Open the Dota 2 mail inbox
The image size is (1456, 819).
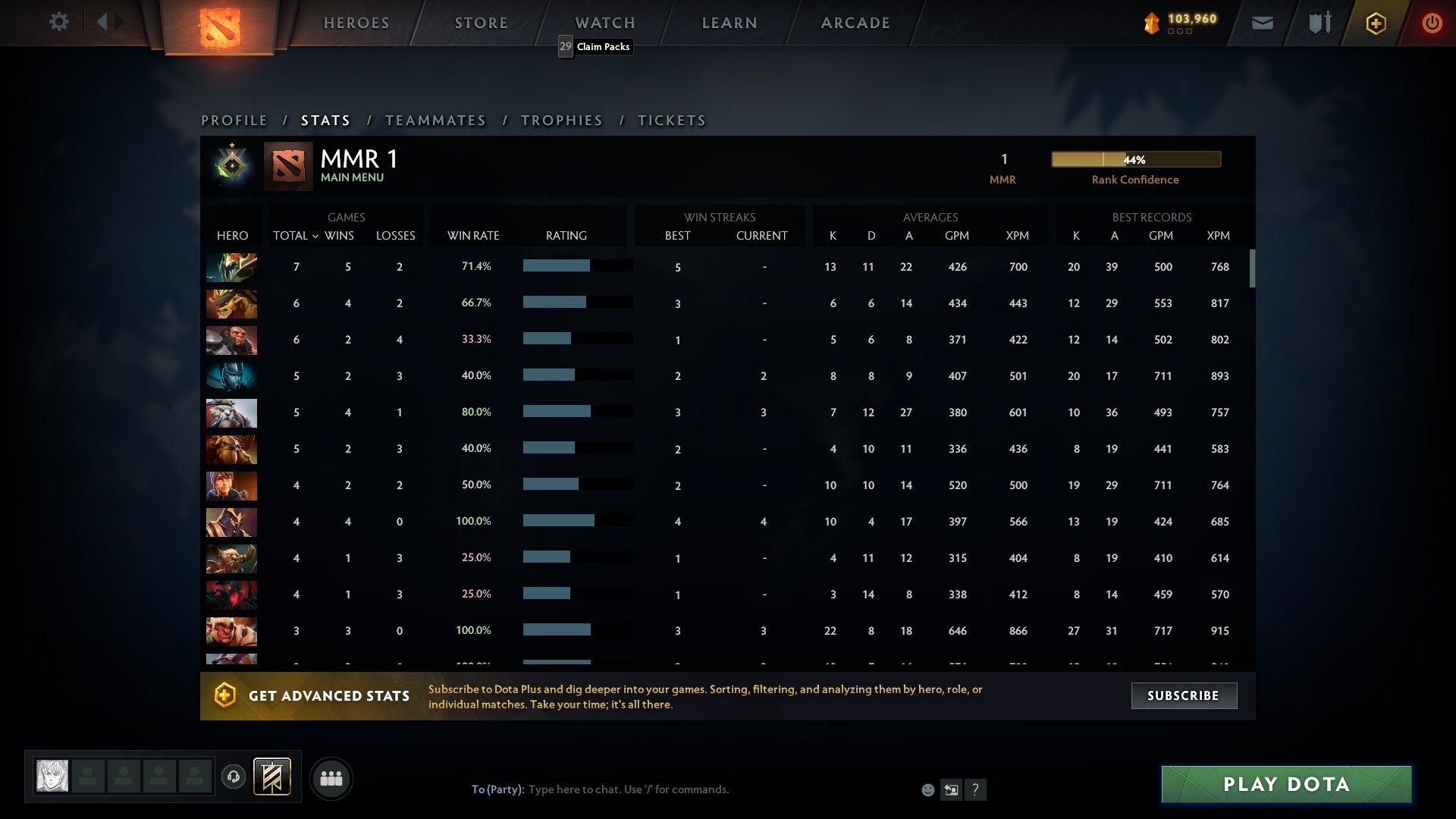point(1262,23)
